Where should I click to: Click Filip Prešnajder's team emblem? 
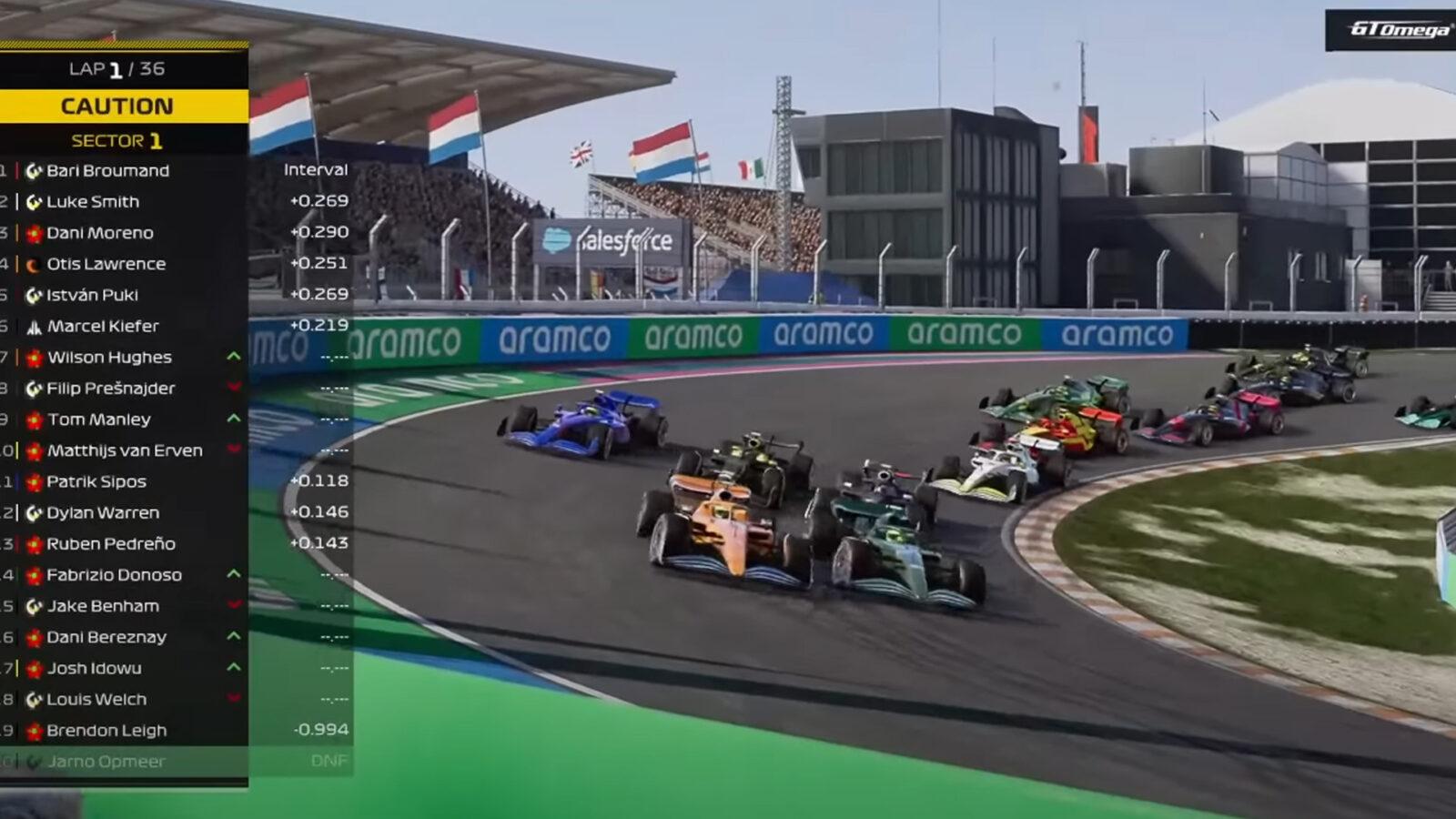[32, 389]
